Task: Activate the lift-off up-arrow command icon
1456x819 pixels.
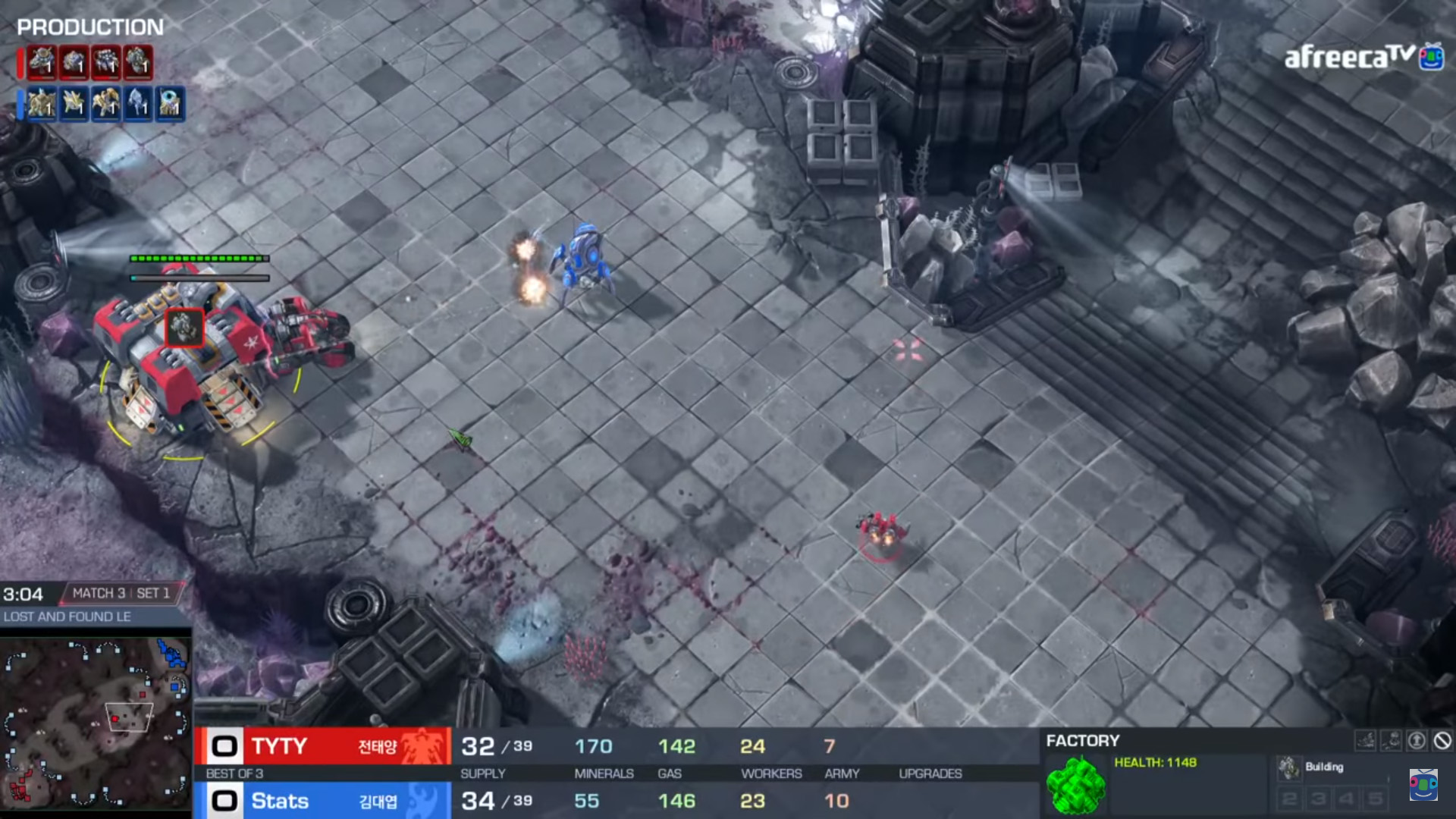Action: 1417,741
